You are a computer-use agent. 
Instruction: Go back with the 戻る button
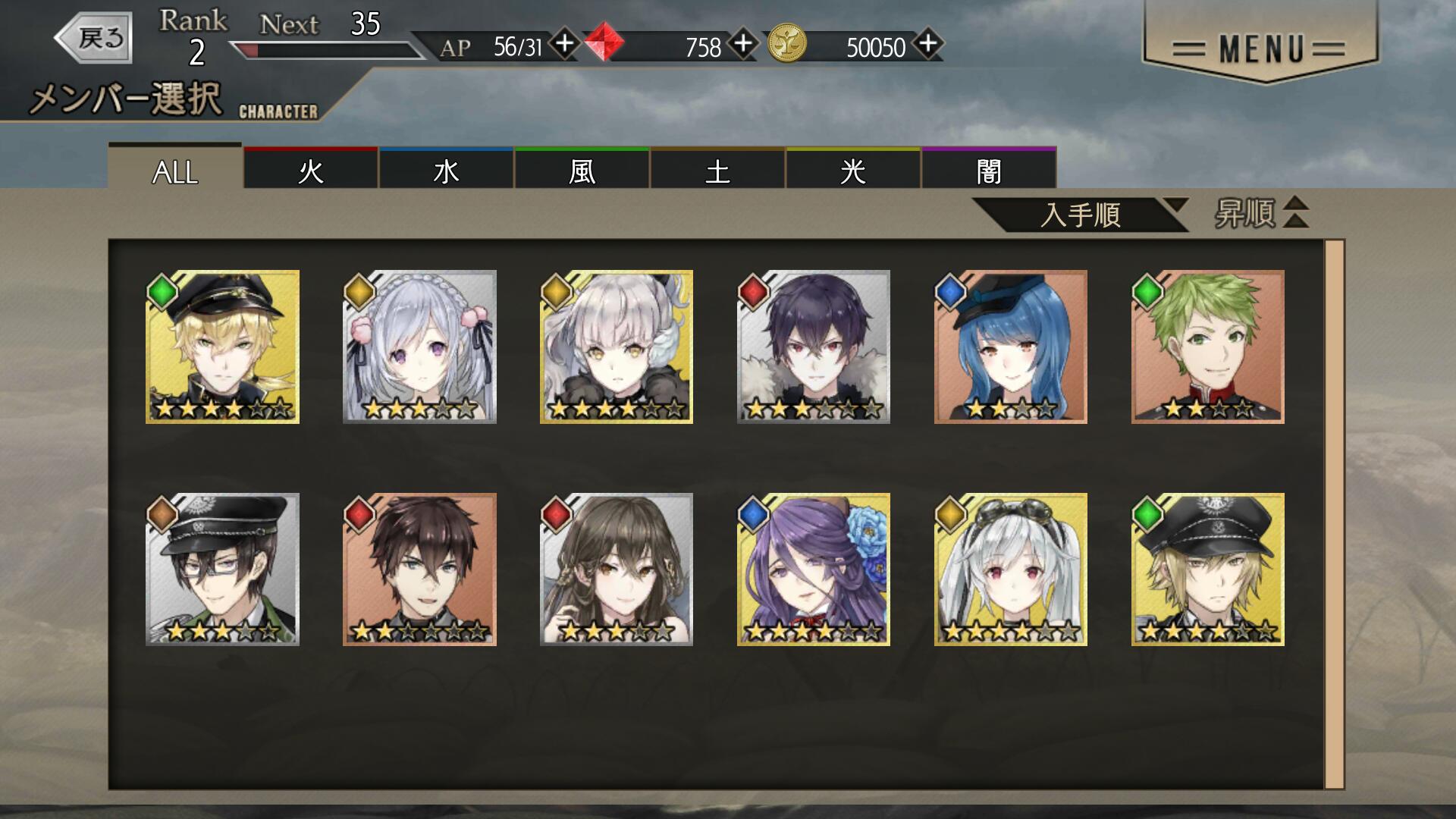[95, 37]
